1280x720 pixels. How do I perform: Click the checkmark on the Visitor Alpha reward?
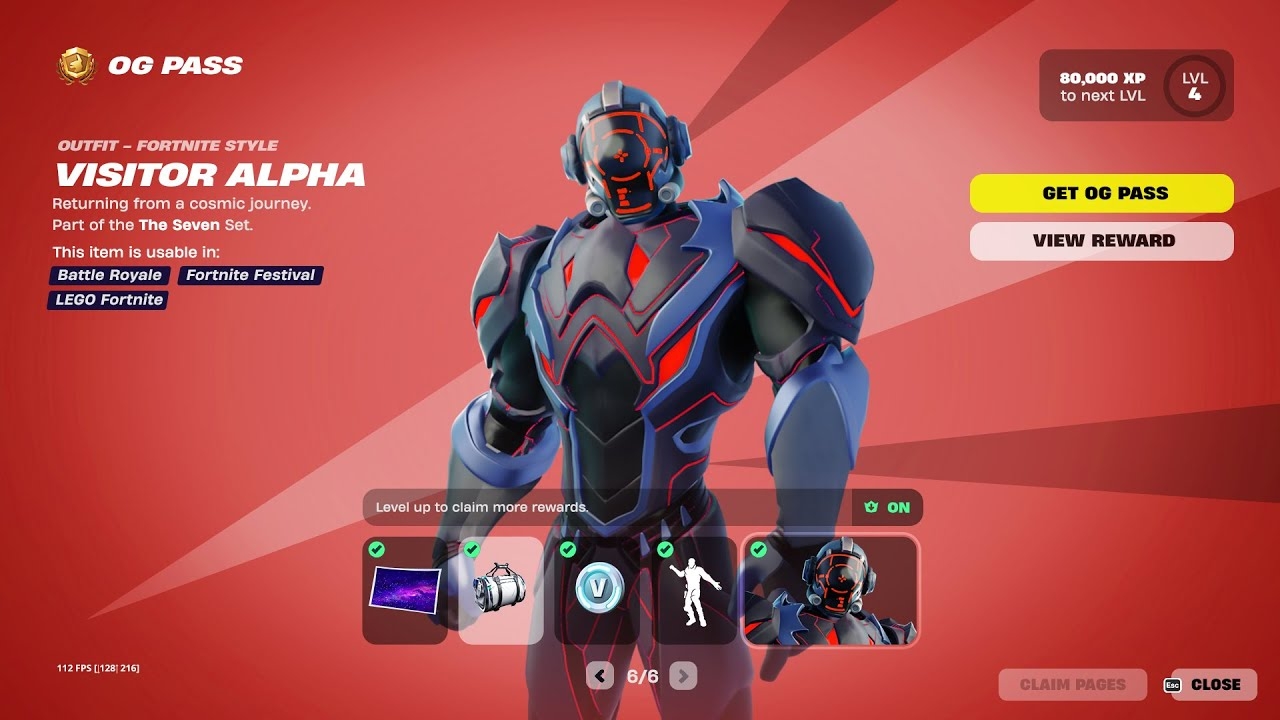click(x=758, y=548)
